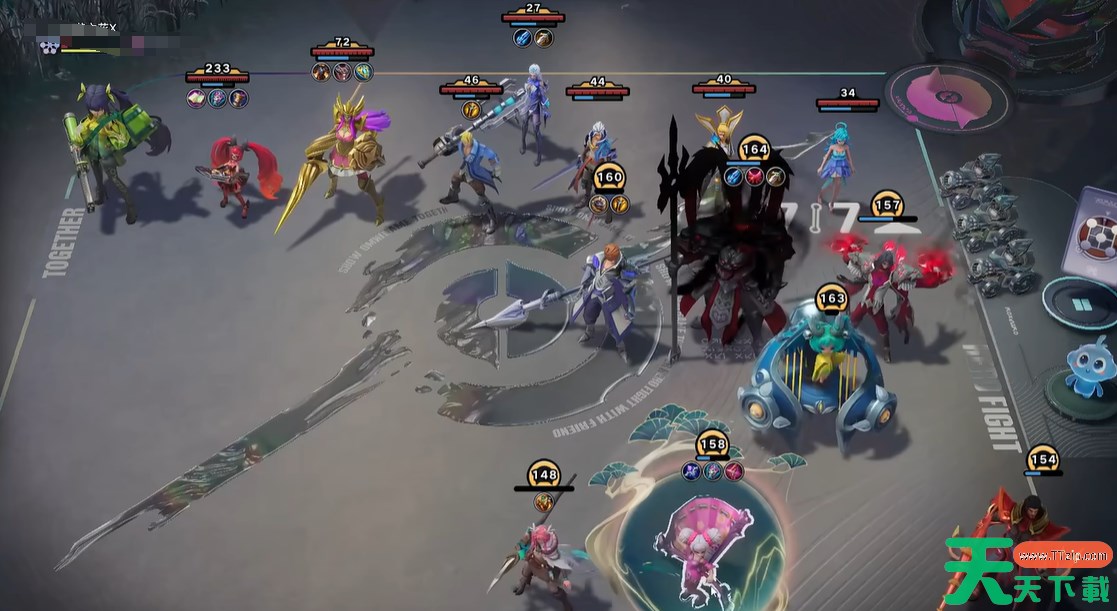Select the dark spear unit marked 164

(728, 250)
